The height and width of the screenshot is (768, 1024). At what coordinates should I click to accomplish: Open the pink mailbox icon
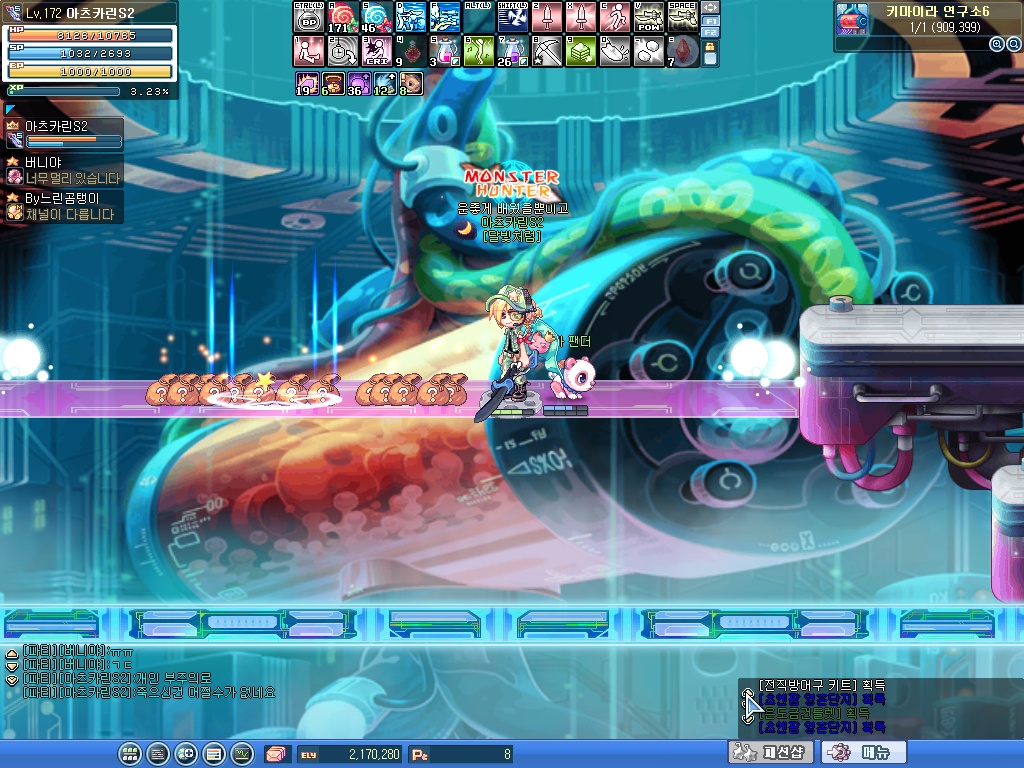[275, 754]
